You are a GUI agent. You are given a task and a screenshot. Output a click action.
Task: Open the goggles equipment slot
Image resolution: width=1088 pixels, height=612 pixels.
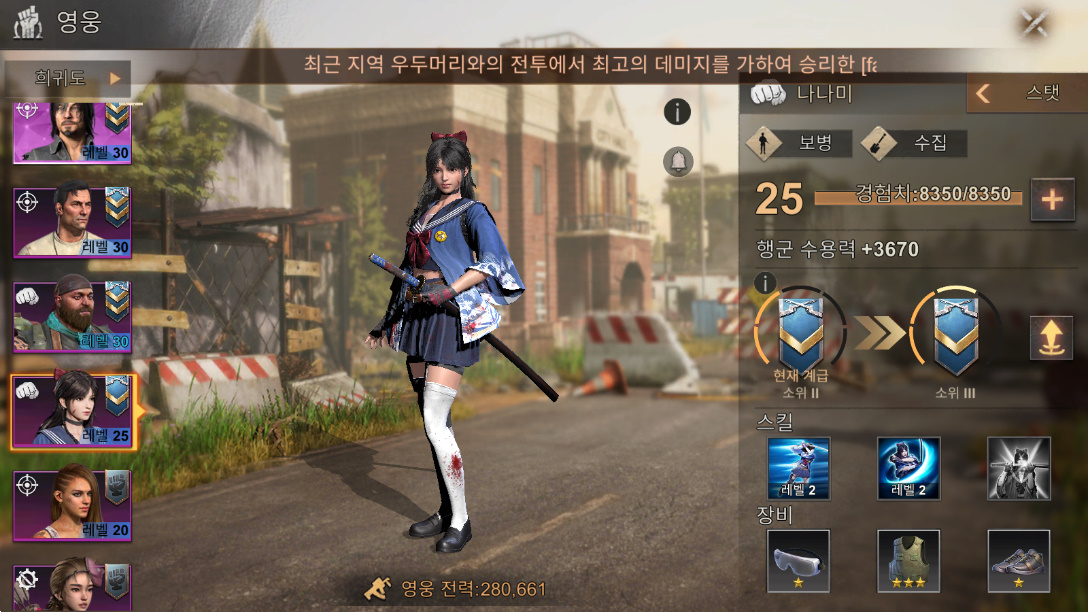798,561
